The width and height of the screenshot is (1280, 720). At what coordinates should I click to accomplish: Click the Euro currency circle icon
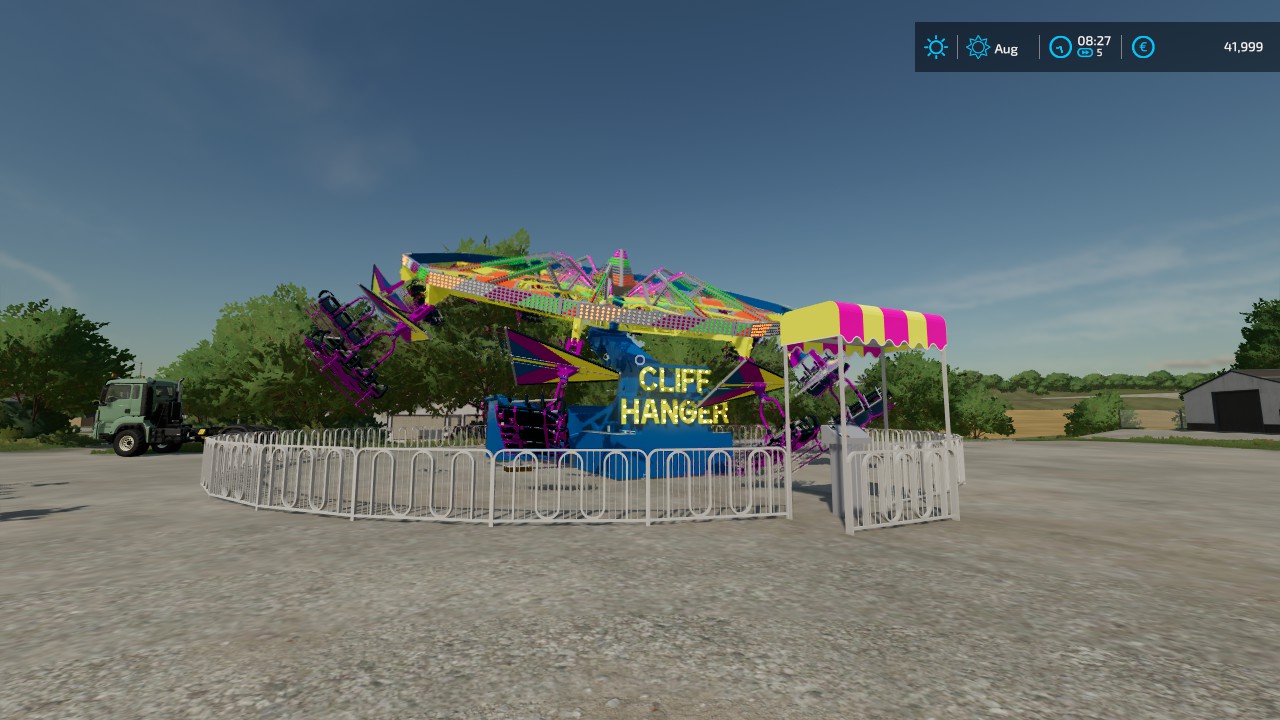pyautogui.click(x=1142, y=47)
